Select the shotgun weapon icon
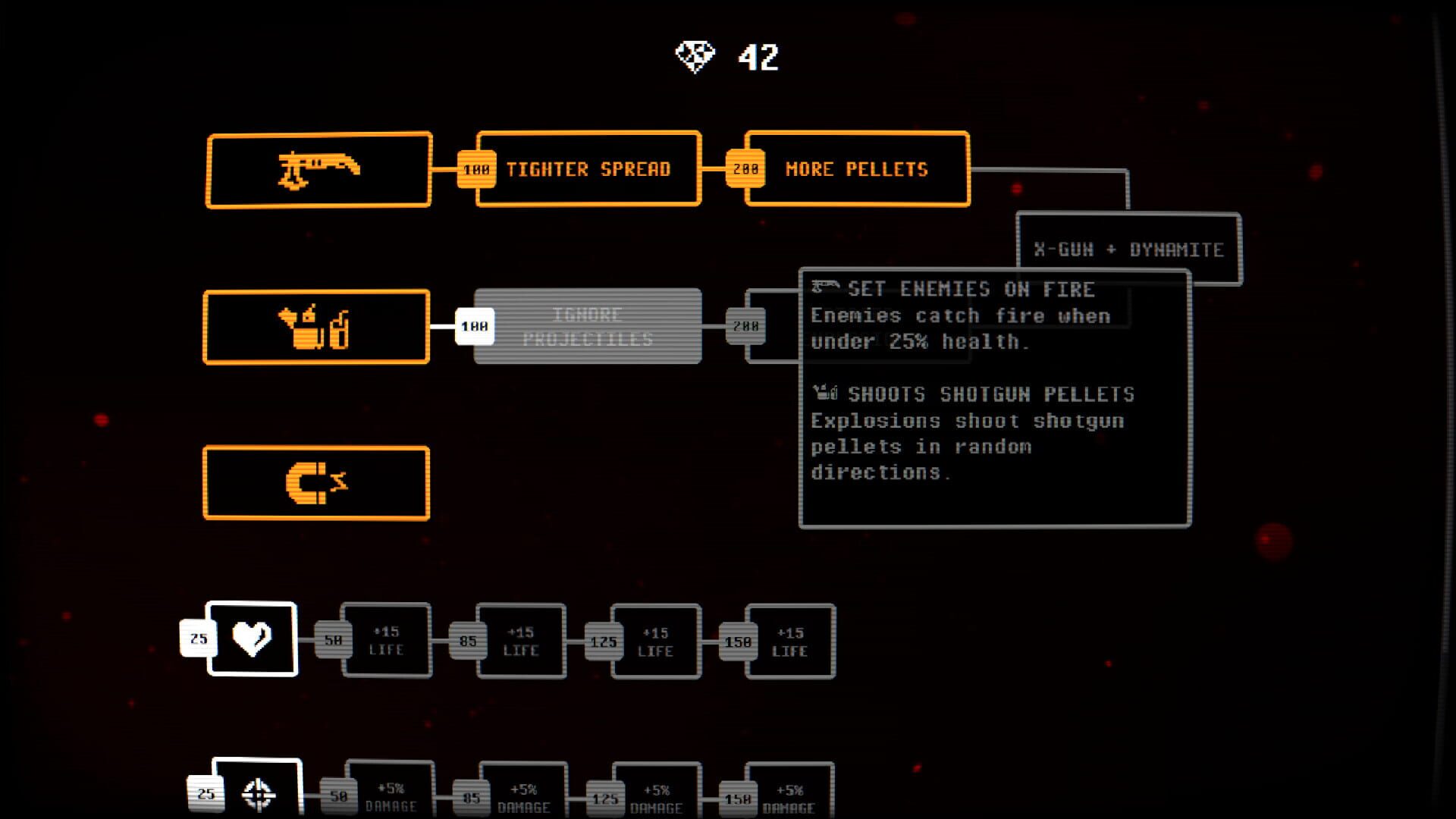This screenshot has width=1456, height=819. 318,168
